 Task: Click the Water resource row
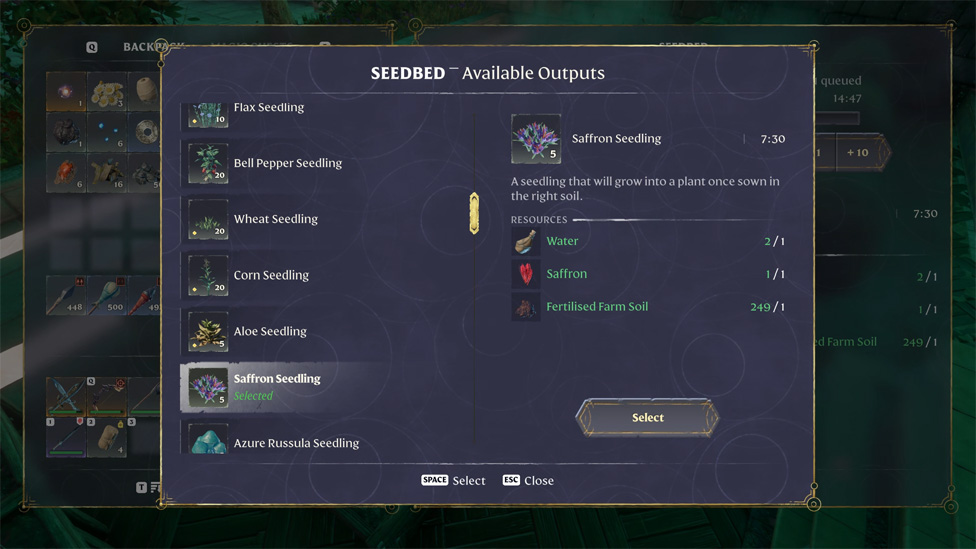coord(647,241)
